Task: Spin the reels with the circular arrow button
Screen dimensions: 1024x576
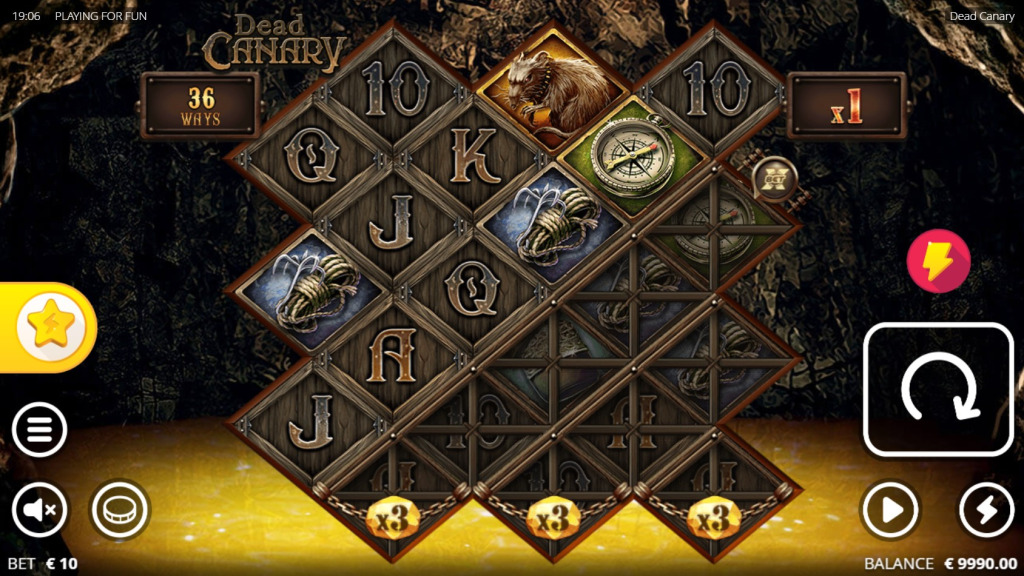Action: coord(938,389)
